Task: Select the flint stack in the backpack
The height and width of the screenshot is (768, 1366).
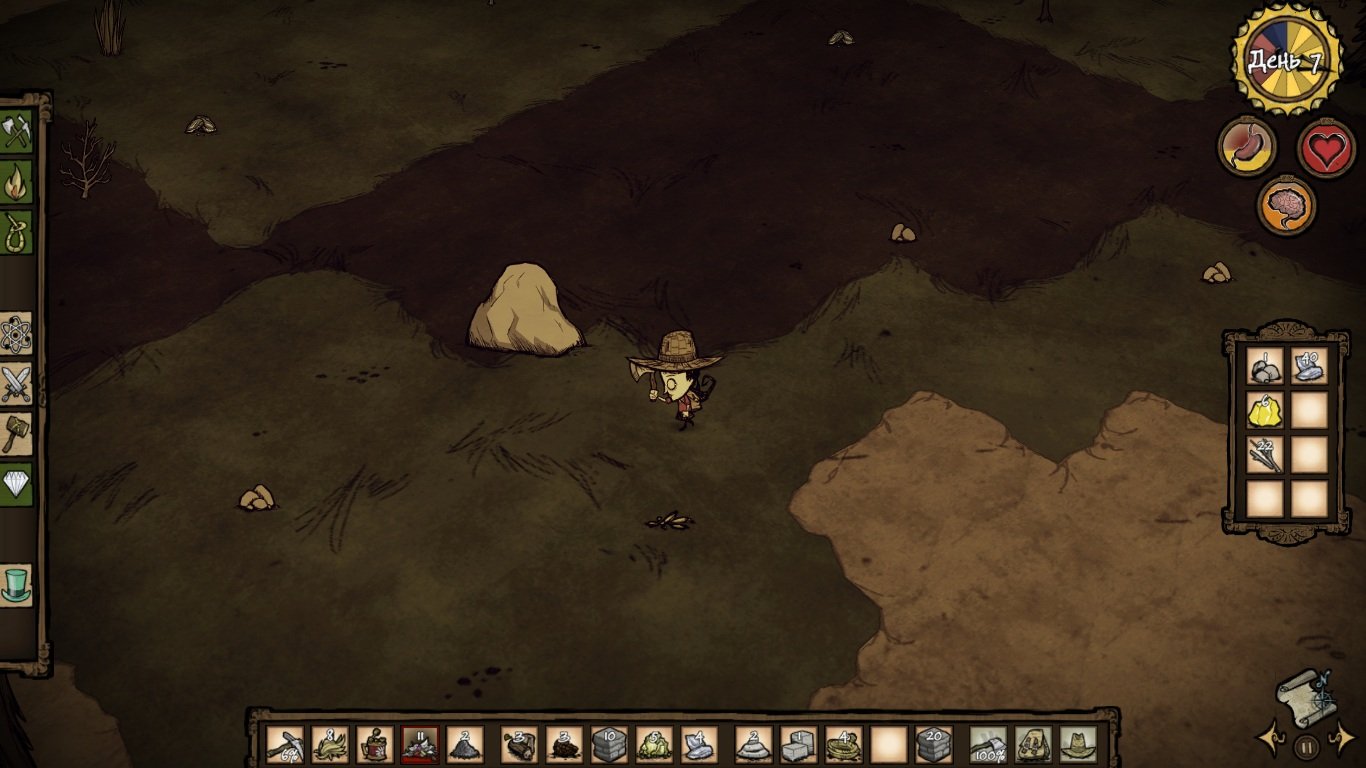Action: tap(1309, 366)
